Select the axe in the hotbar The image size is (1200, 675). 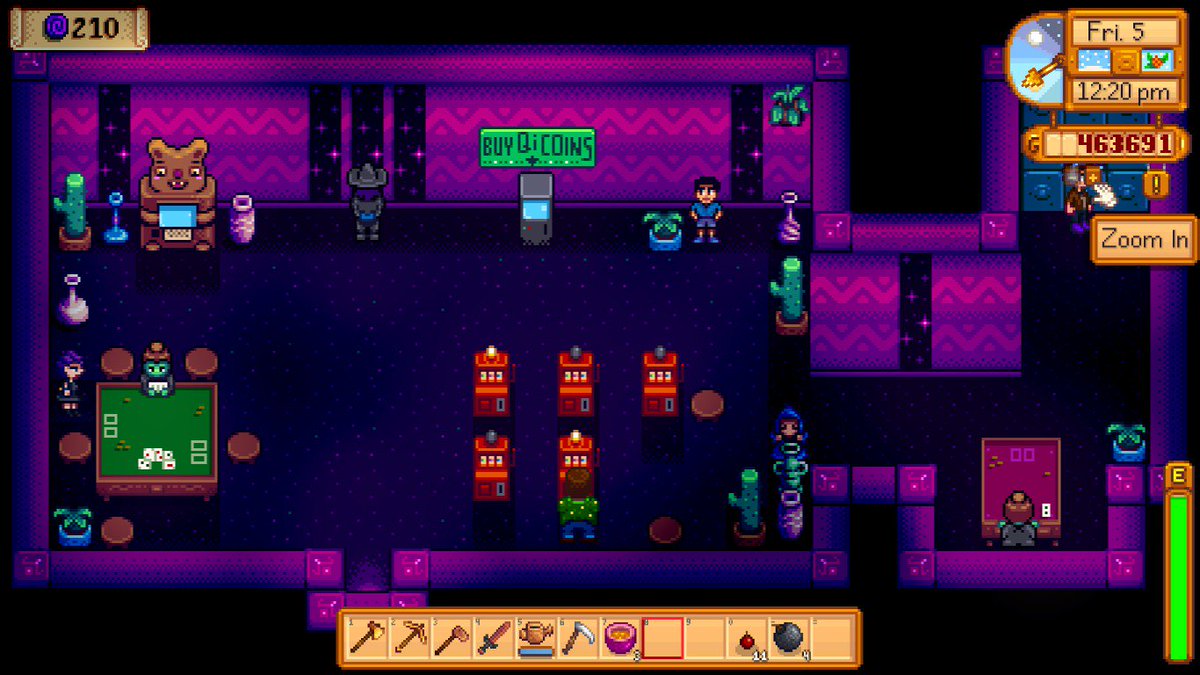pos(367,637)
